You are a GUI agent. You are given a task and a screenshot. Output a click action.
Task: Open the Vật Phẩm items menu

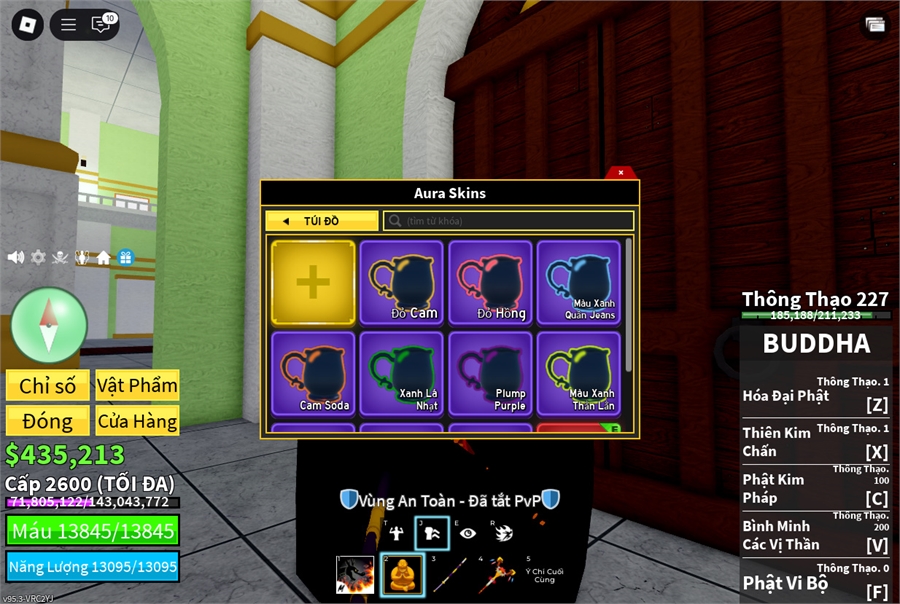coord(137,386)
